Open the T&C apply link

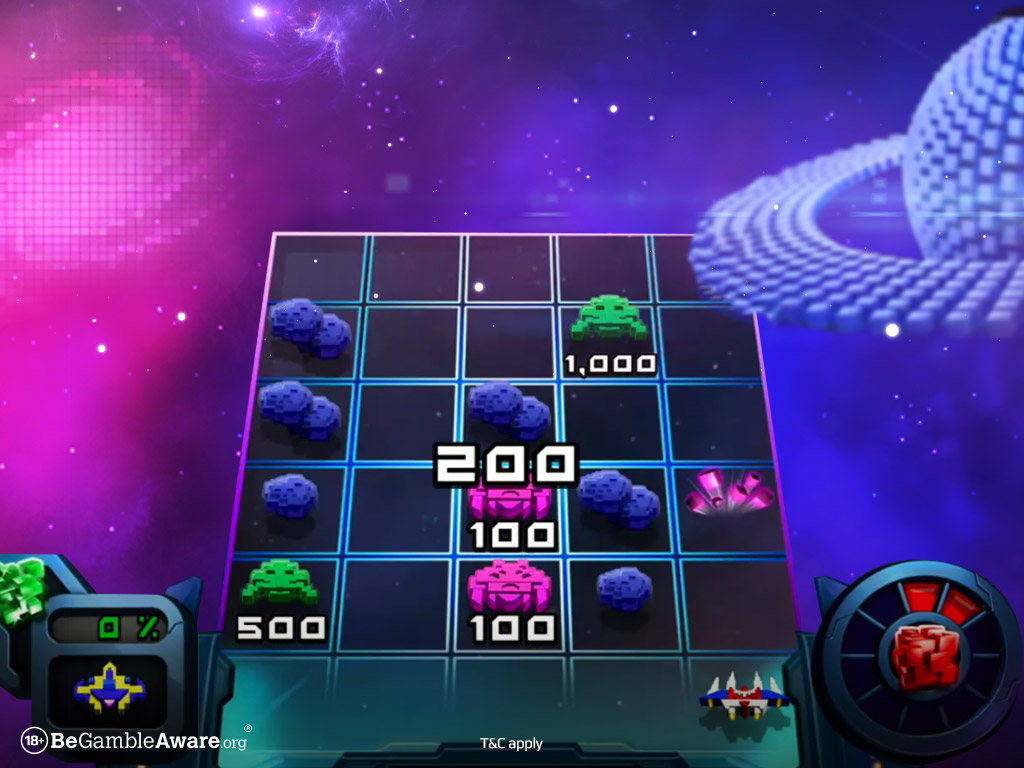point(511,743)
